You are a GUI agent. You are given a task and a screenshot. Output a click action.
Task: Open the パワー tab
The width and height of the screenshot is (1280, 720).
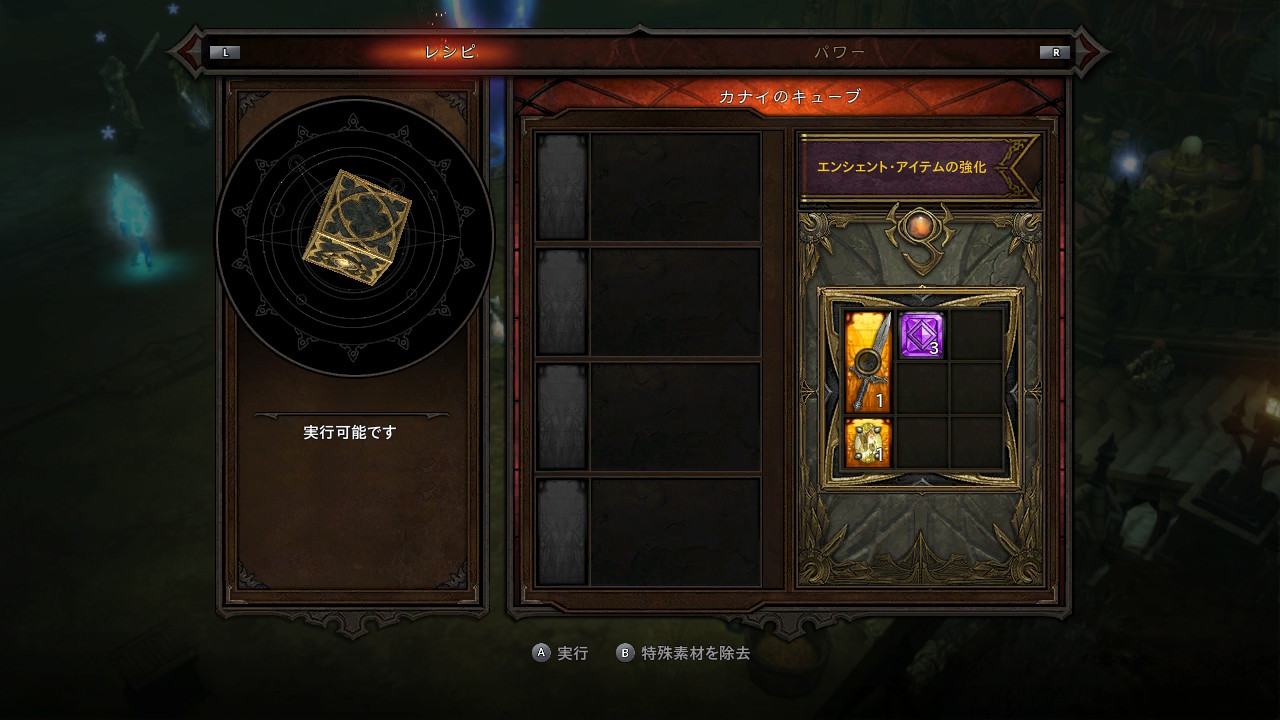coord(839,52)
